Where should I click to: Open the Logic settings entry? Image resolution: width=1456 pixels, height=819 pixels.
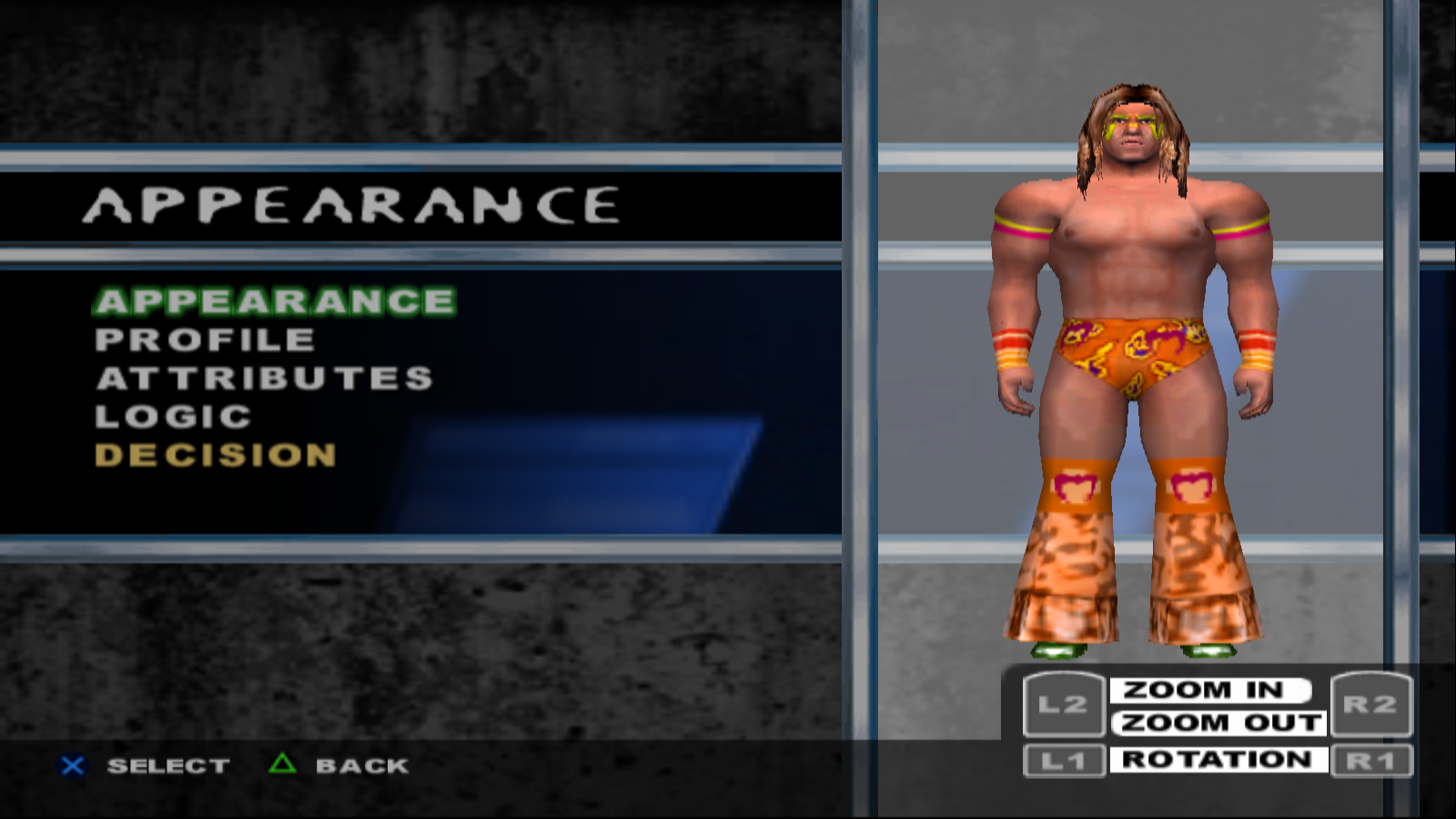point(174,417)
